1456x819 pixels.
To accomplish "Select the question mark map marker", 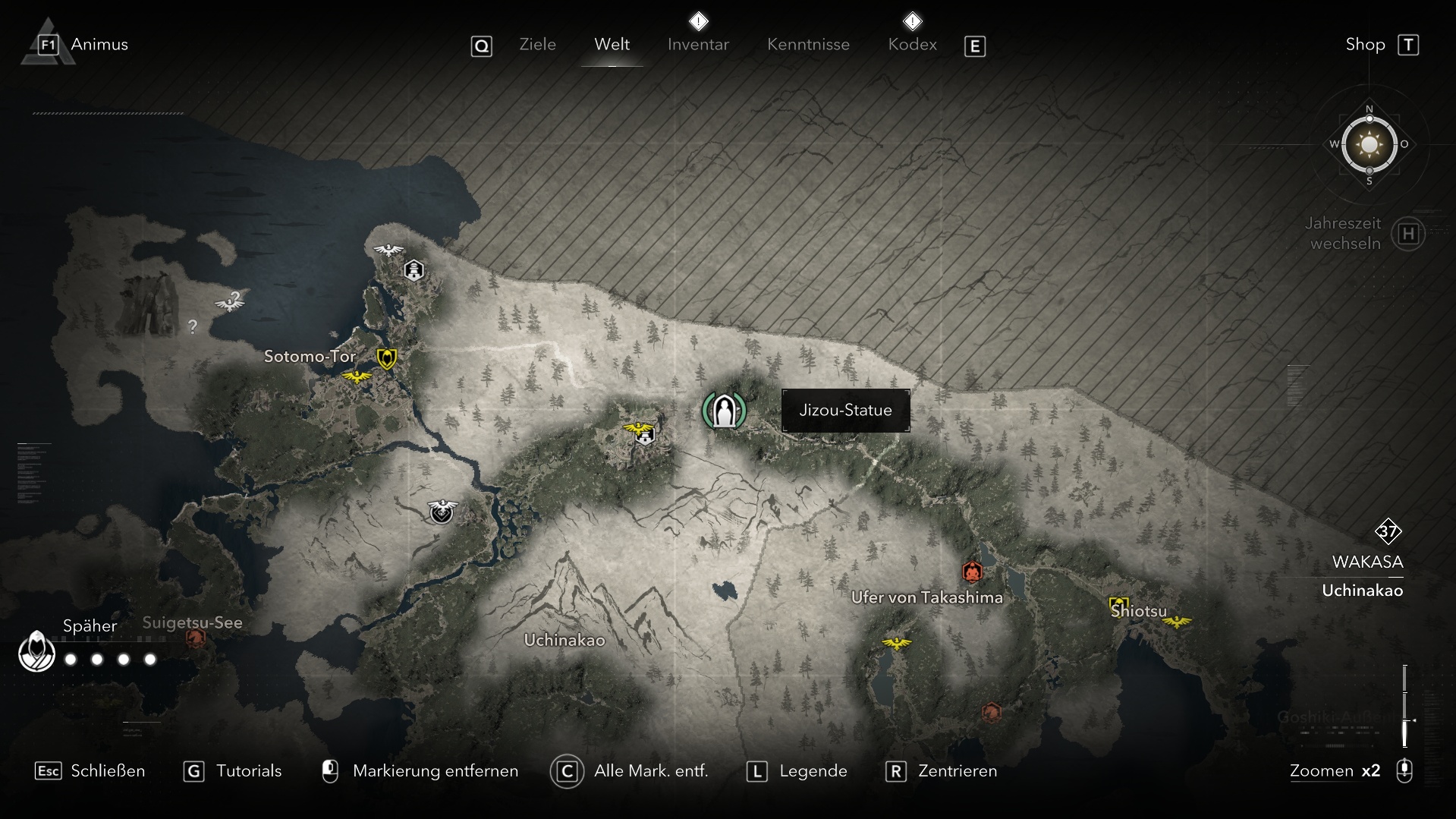I will (193, 326).
